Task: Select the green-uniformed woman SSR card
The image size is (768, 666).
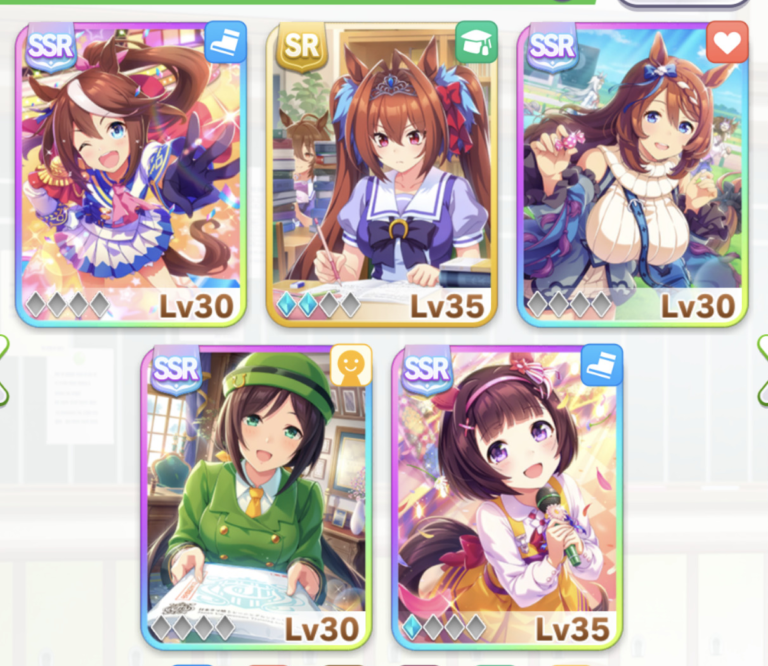Action: tap(256, 497)
